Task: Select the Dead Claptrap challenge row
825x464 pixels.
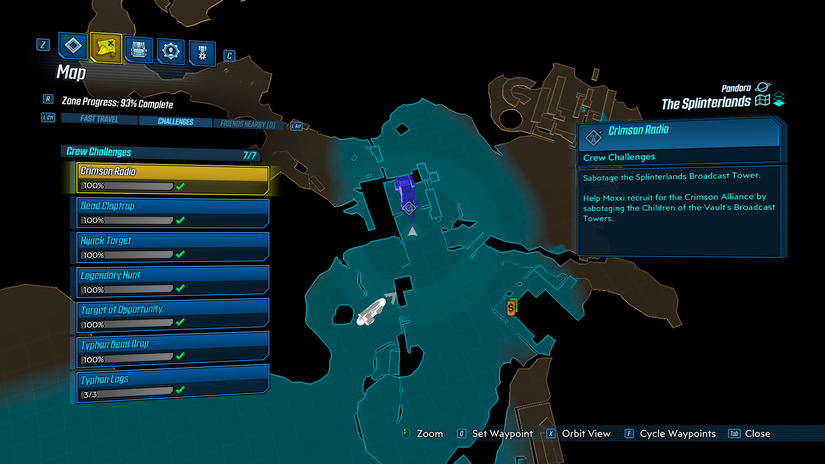Action: [x=173, y=212]
